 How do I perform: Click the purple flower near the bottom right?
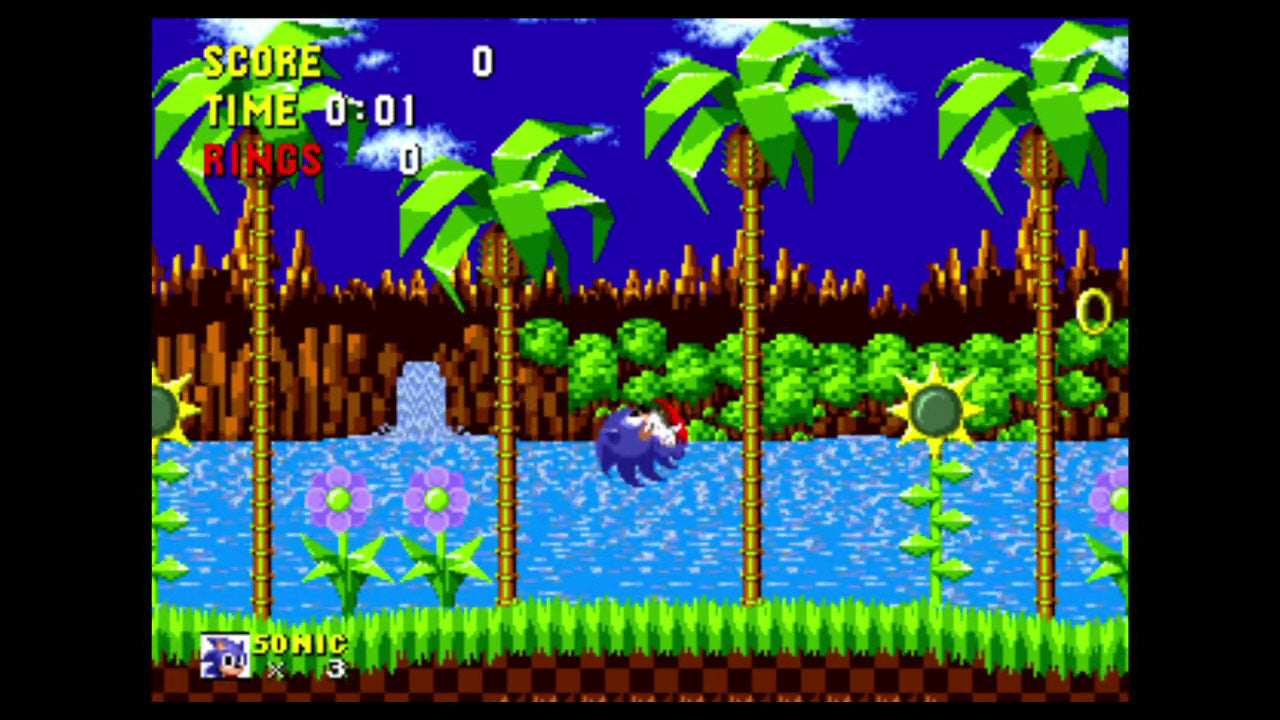pos(1110,500)
